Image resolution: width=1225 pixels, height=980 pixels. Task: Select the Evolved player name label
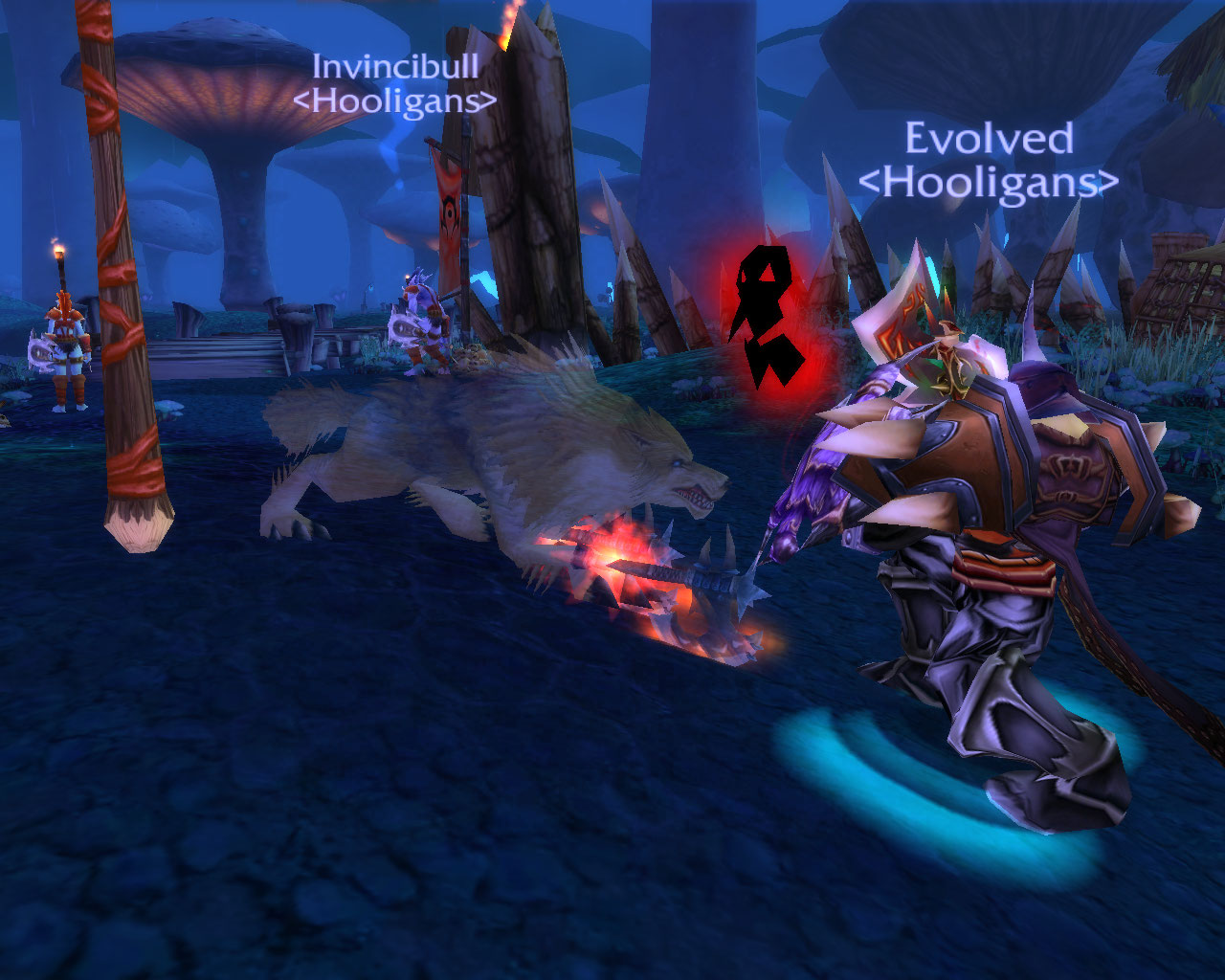989,140
